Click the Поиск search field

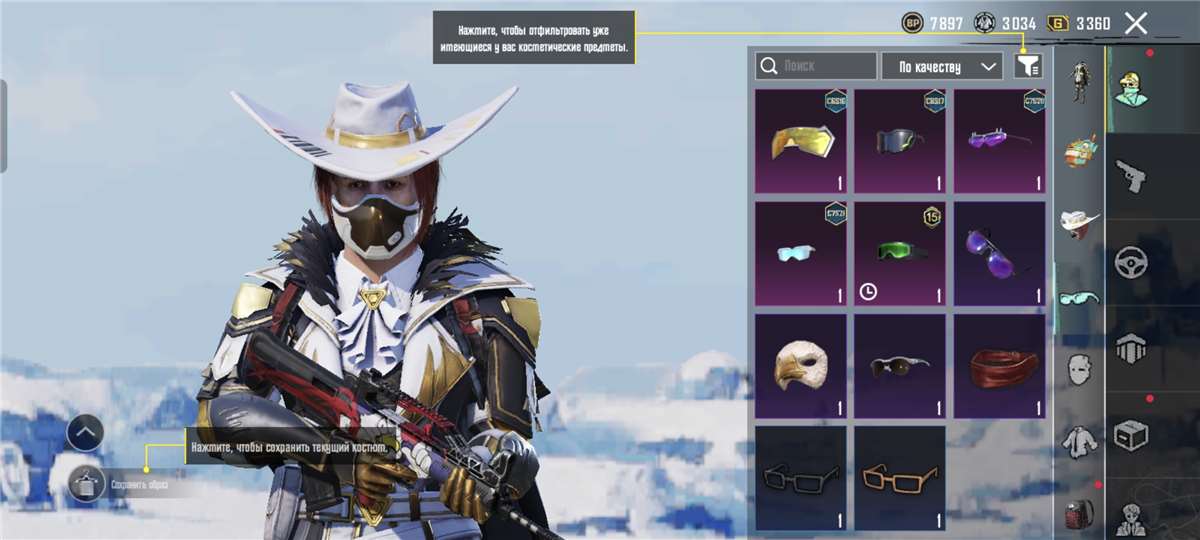coord(816,66)
